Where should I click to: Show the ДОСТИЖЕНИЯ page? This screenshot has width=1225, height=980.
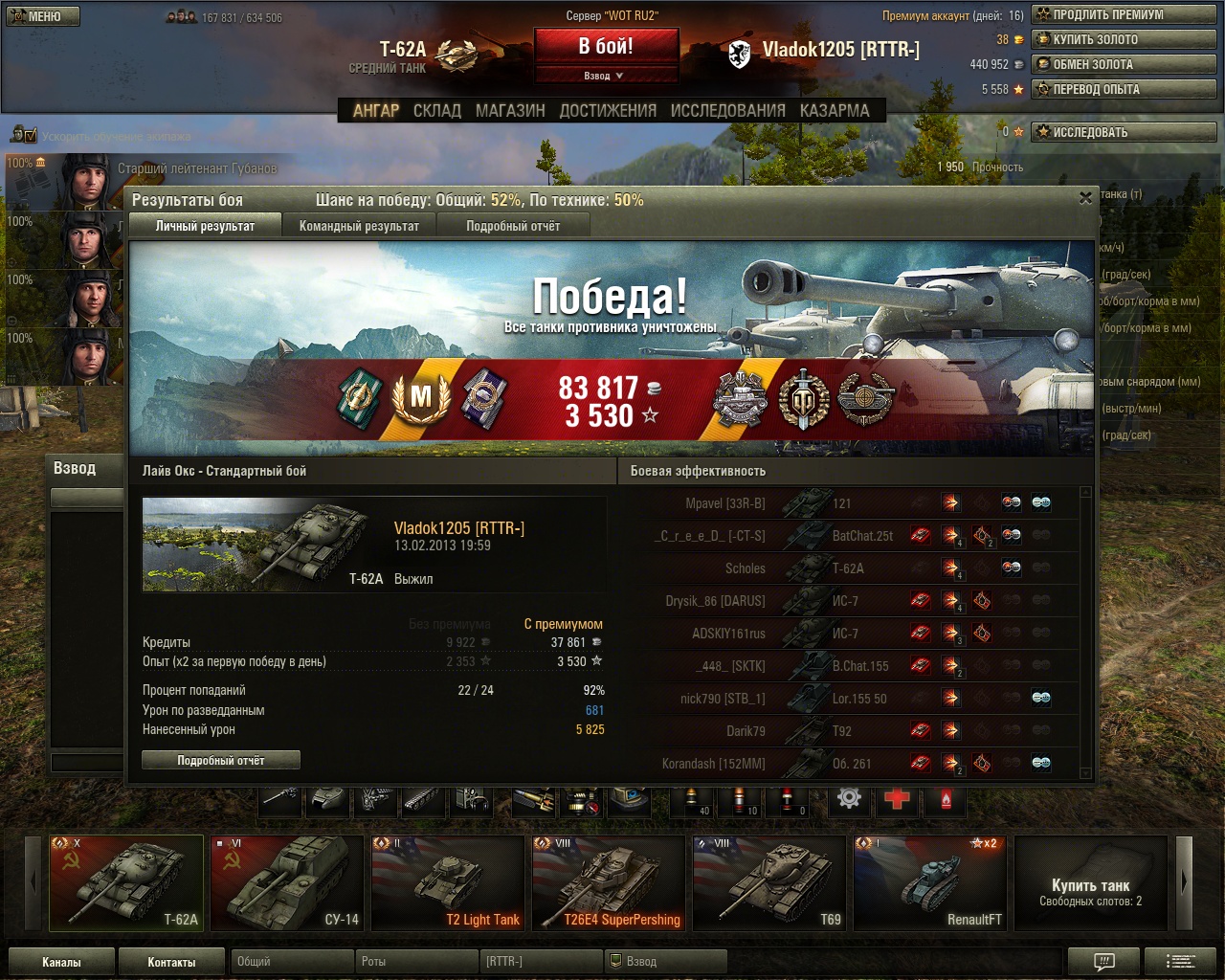coord(608,110)
